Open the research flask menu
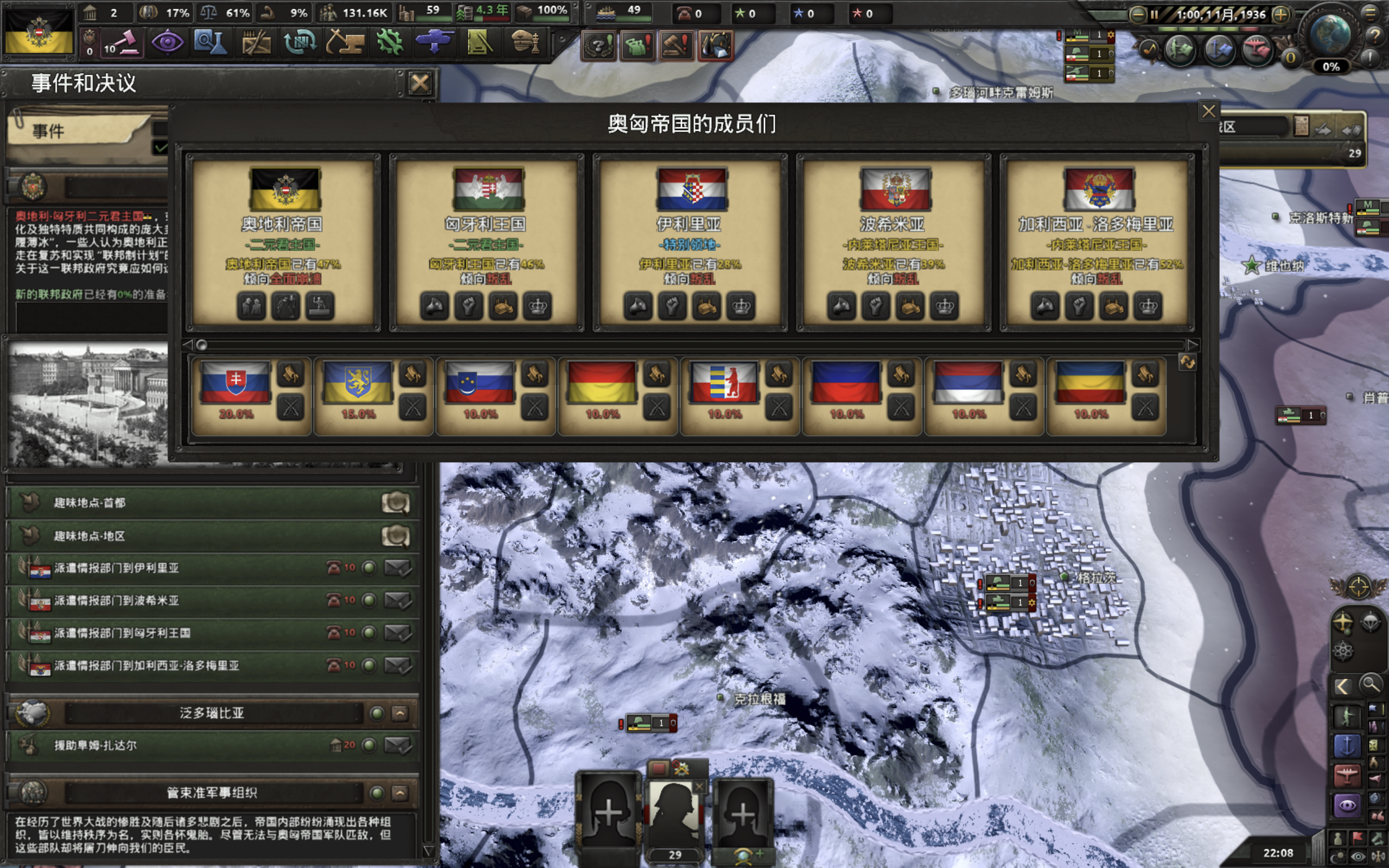This screenshot has height=868, width=1389. (x=210, y=42)
